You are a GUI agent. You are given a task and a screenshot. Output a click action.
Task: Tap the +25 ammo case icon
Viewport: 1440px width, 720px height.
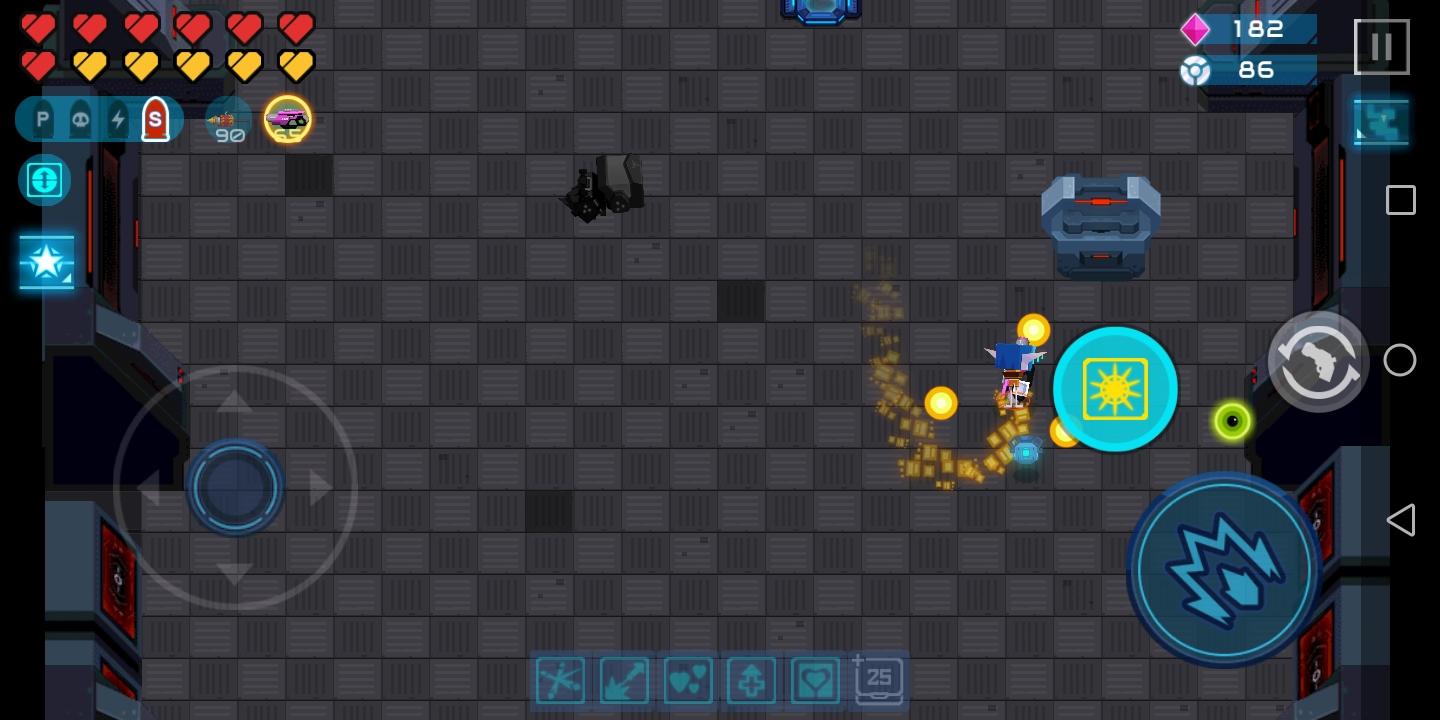tap(878, 680)
